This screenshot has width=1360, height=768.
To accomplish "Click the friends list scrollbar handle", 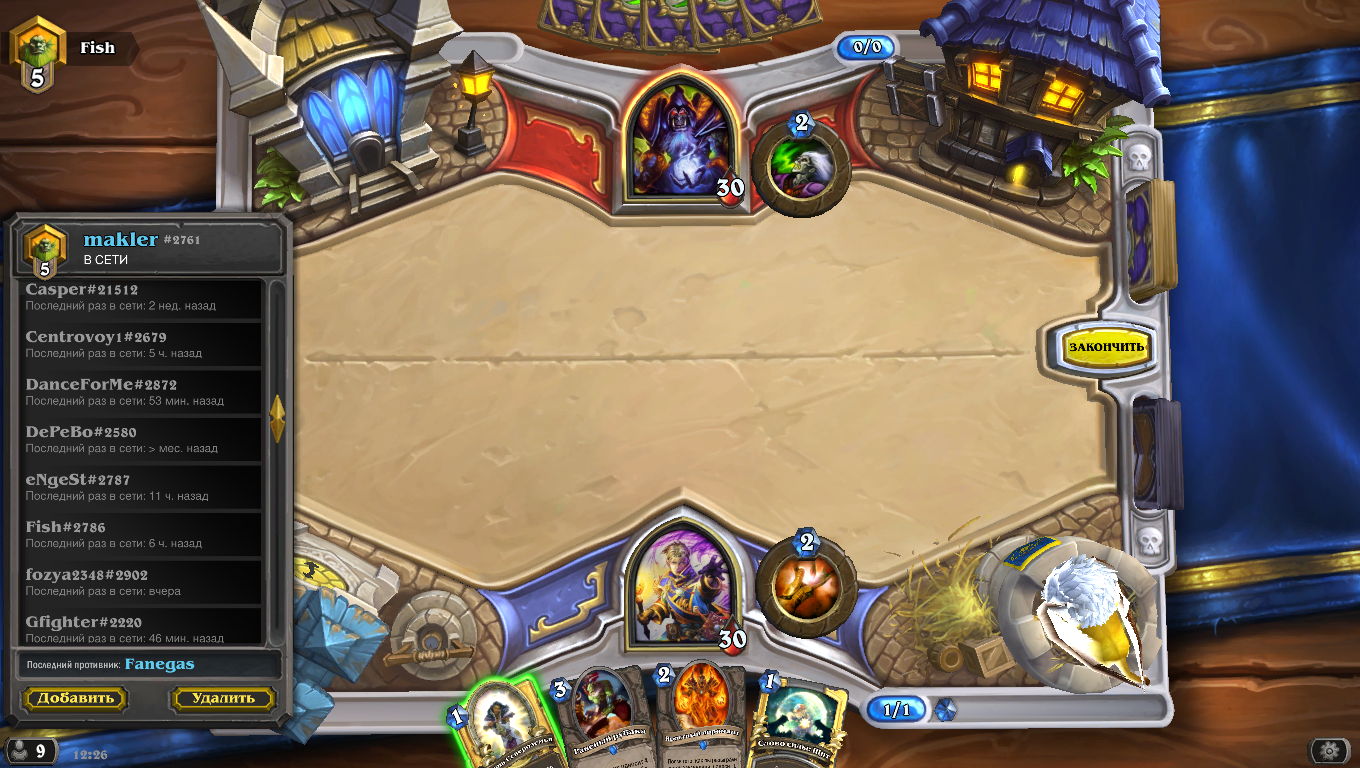I will tap(277, 419).
